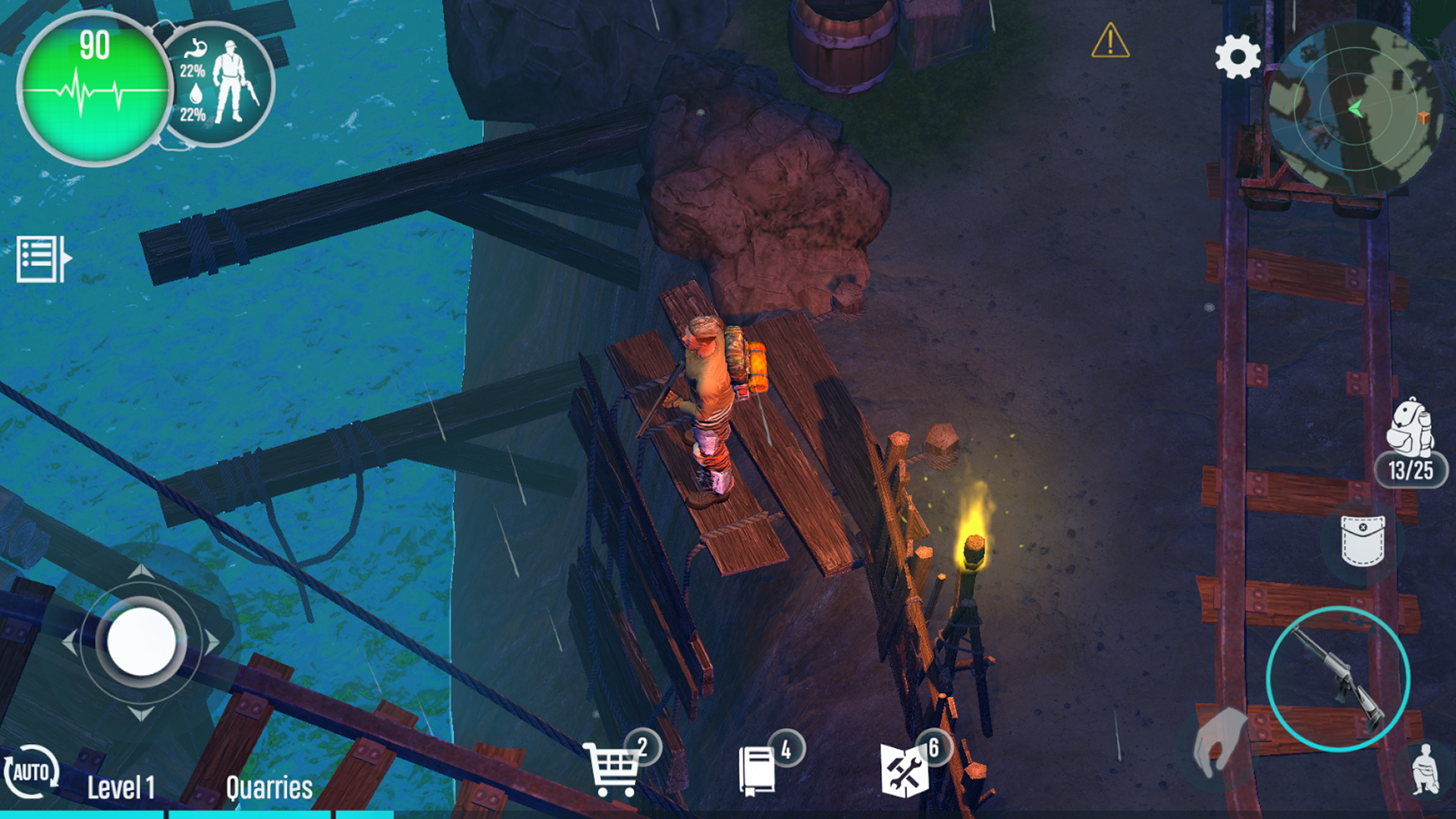Check the character equipment silhouette icon

click(234, 82)
